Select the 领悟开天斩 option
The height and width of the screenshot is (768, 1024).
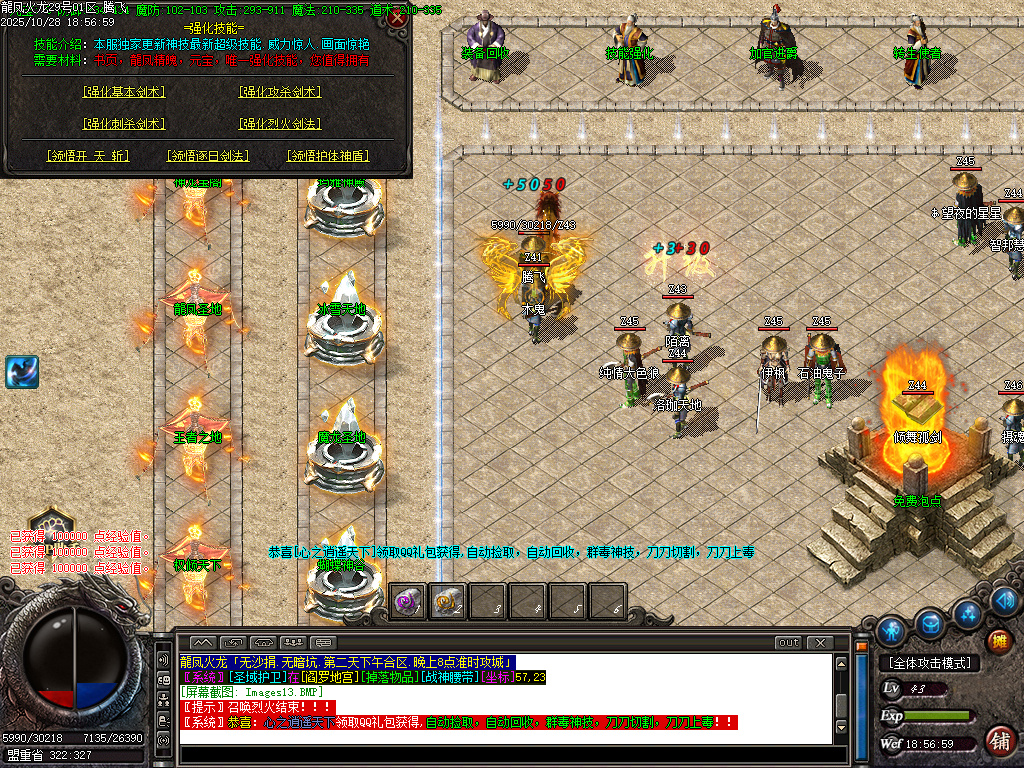tap(88, 156)
